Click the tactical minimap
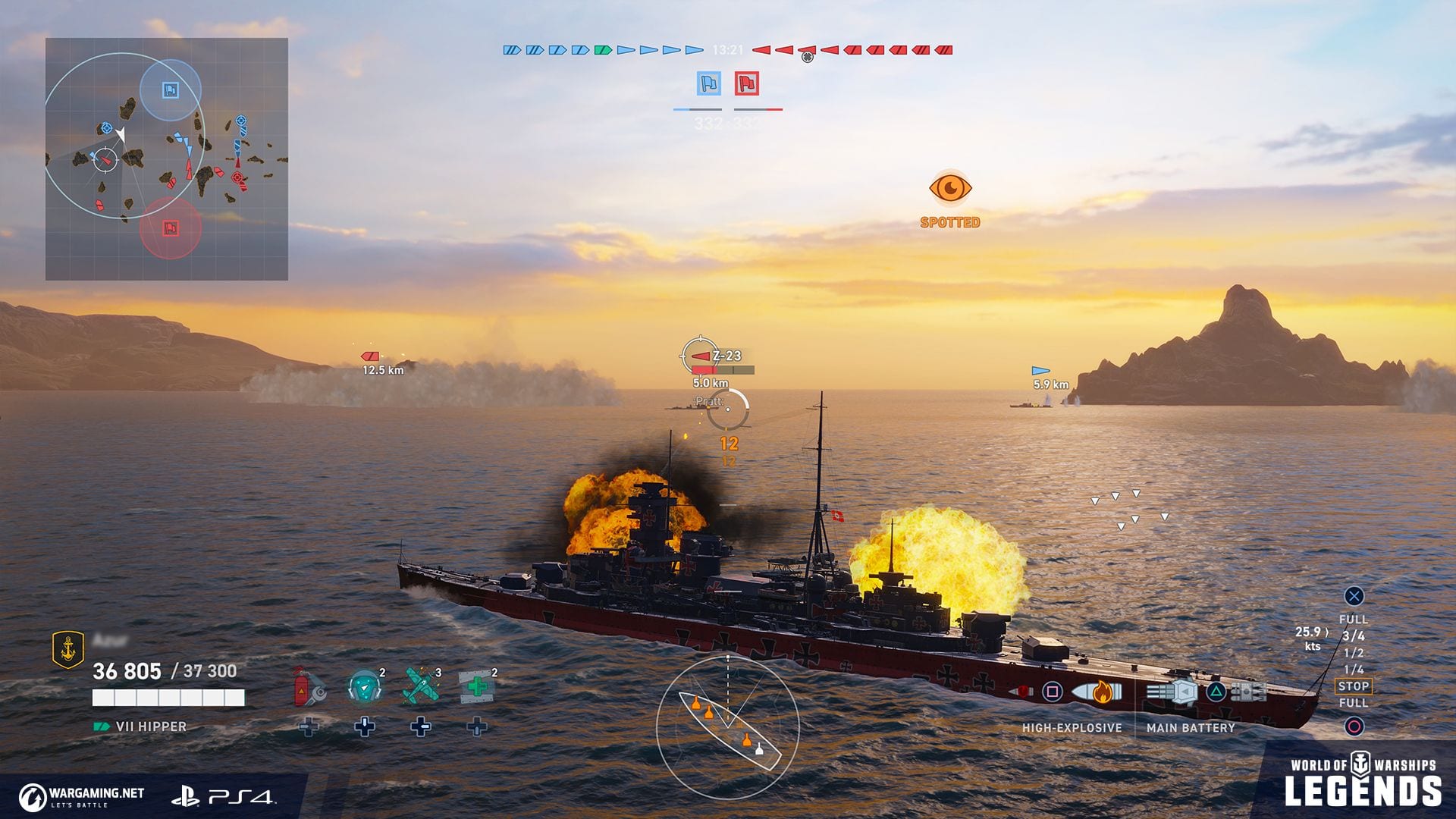 (167, 159)
